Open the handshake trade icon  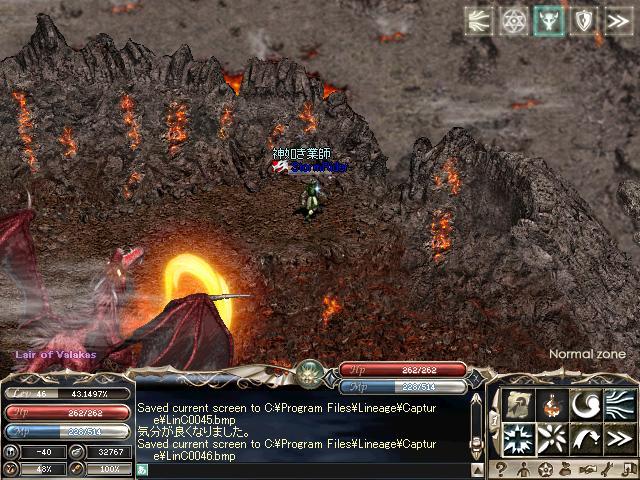[x=589, y=469]
